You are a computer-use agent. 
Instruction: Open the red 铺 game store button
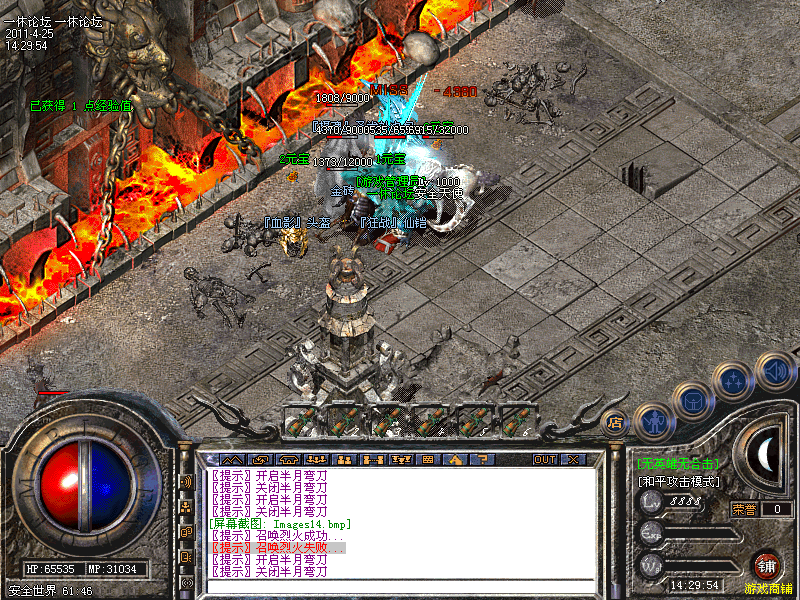[767, 564]
